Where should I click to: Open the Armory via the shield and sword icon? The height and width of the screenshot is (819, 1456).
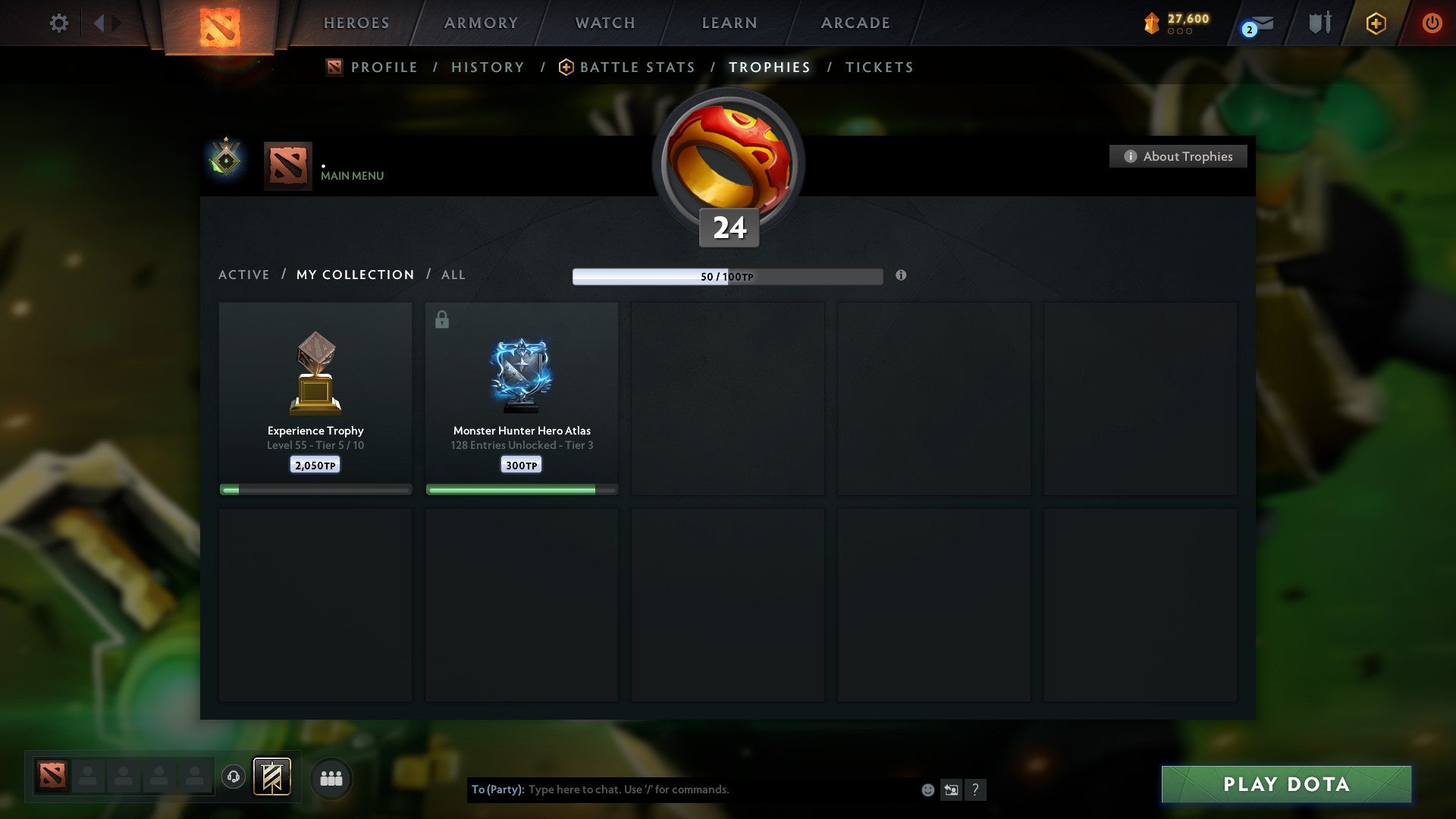point(1319,23)
